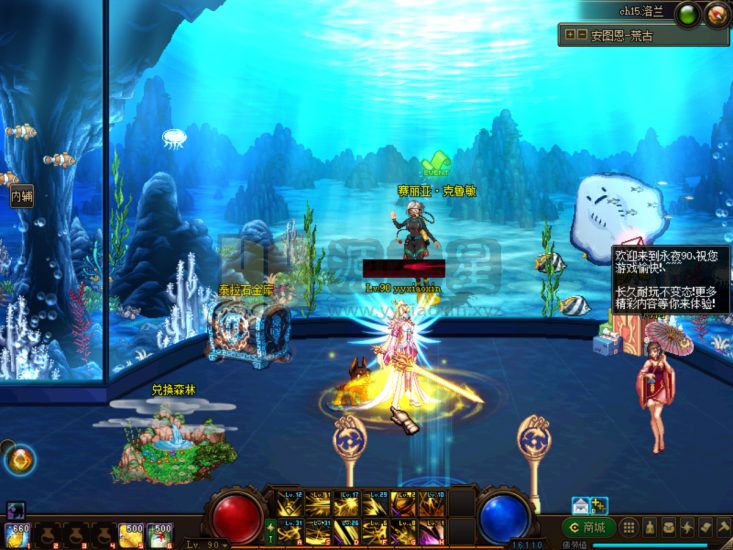This screenshot has height=550, width=733.
Task: Activate the Lv.17 skill icon
Action: coord(347,502)
